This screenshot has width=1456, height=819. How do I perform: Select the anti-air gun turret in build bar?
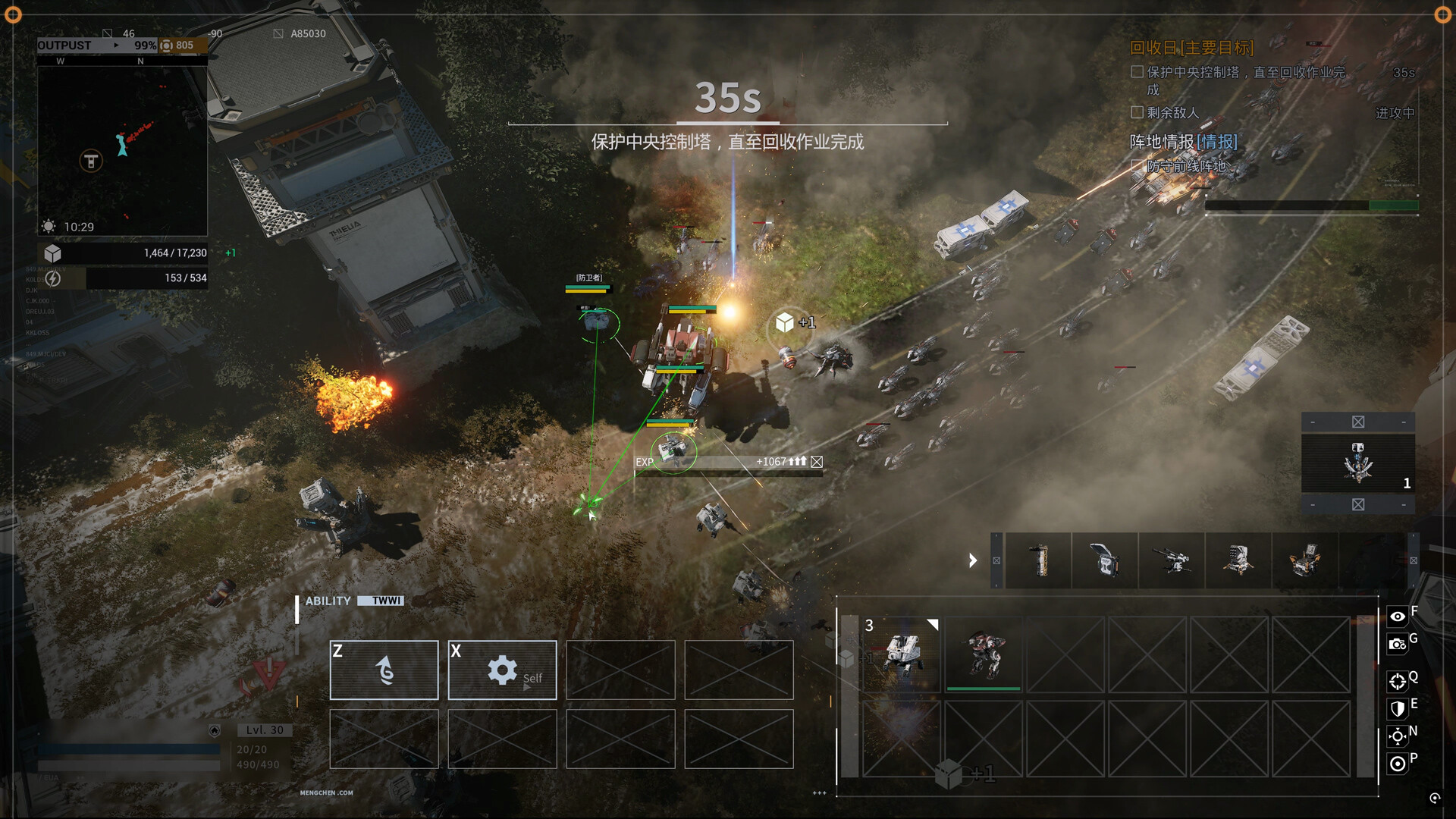[x=1172, y=561]
